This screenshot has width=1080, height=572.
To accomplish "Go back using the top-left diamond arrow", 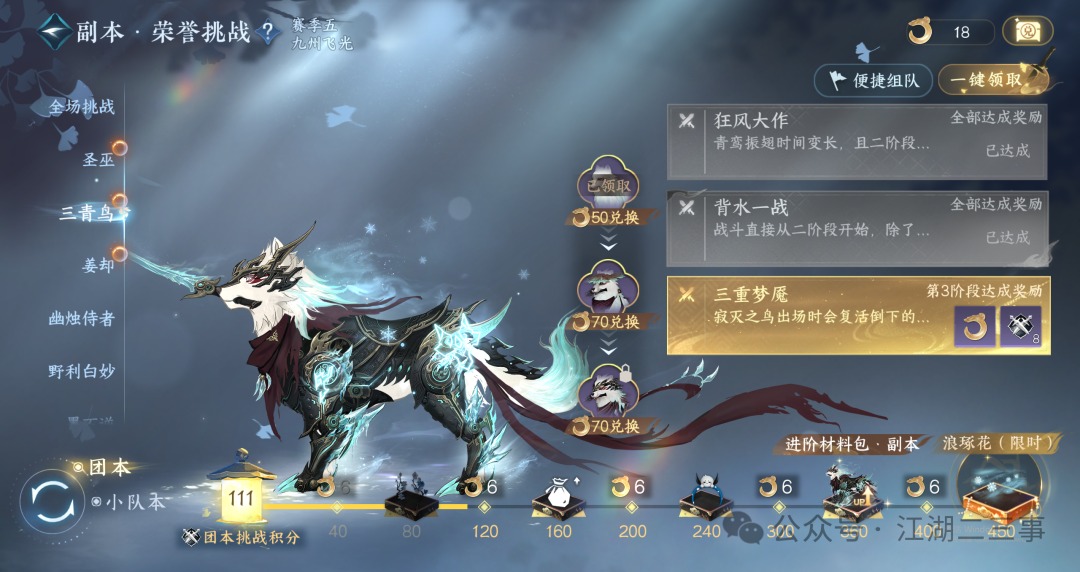I will point(54,30).
